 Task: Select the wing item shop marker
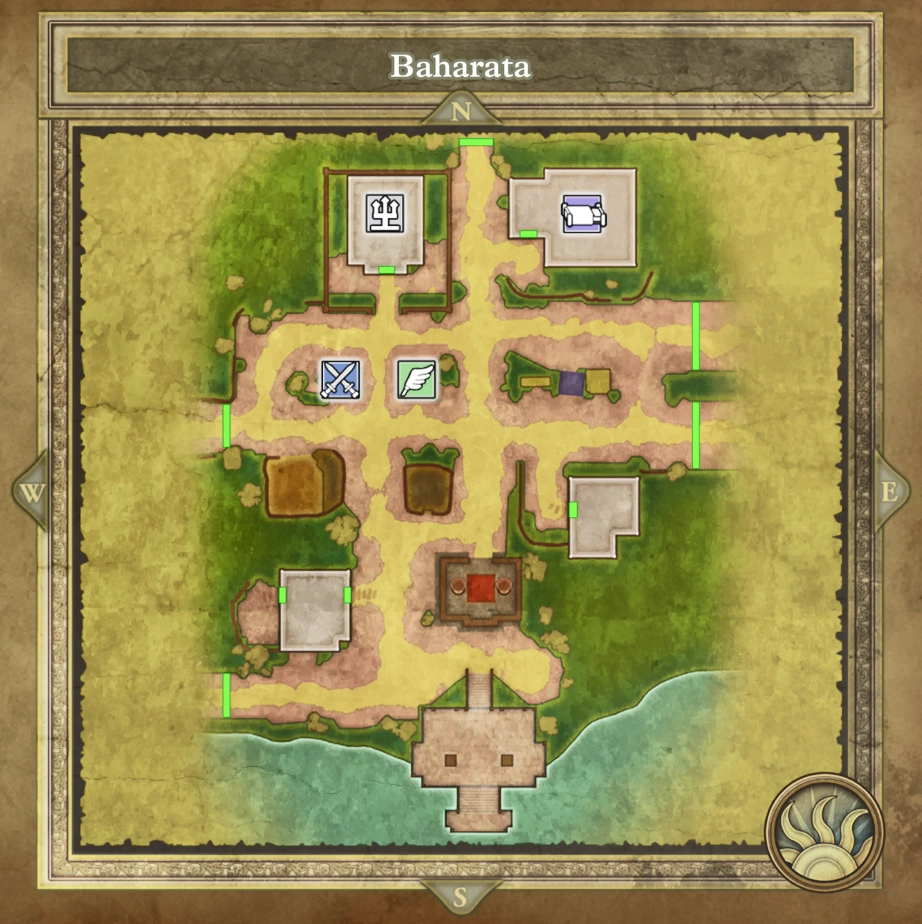point(417,380)
